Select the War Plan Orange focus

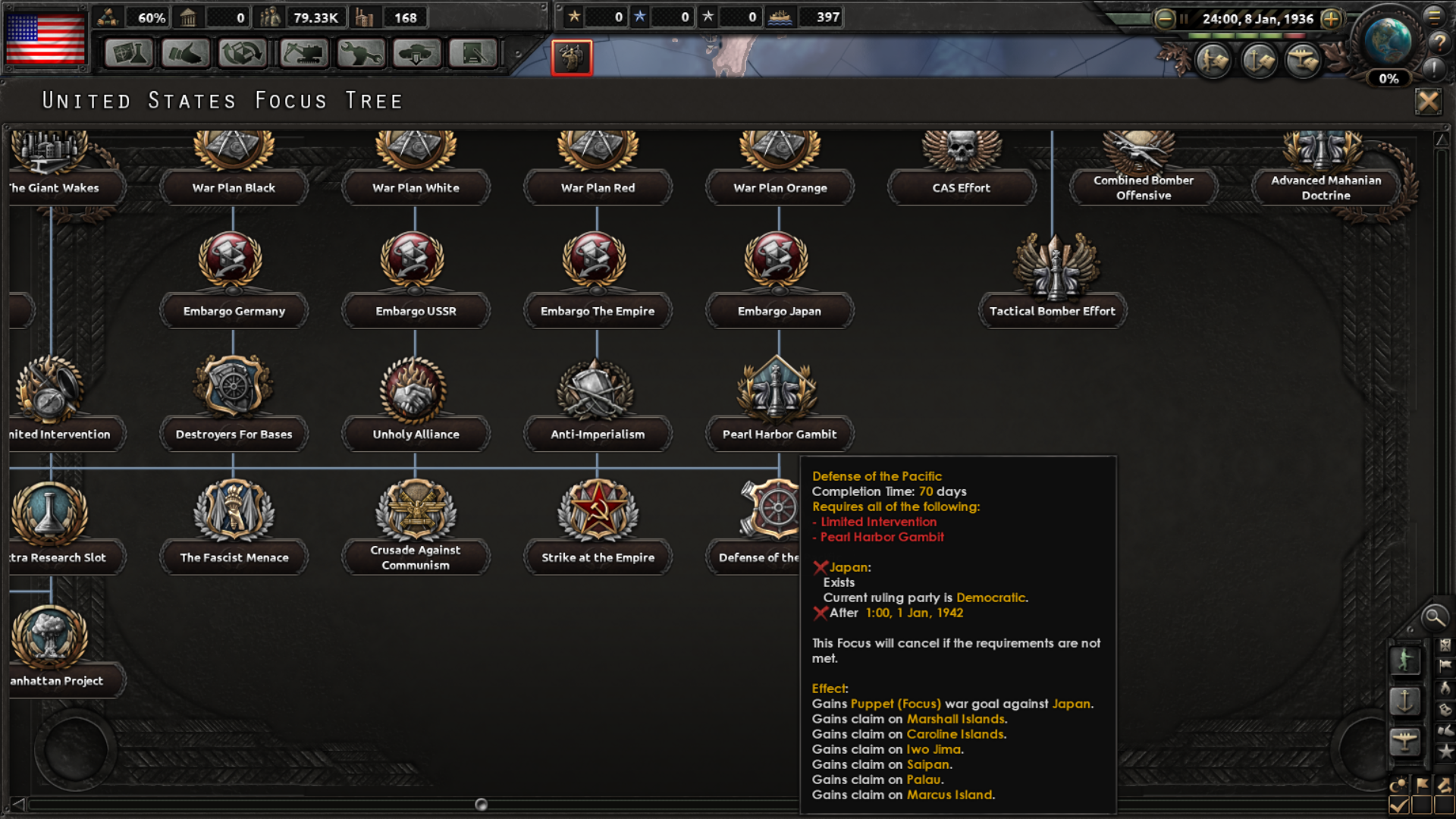click(x=779, y=187)
